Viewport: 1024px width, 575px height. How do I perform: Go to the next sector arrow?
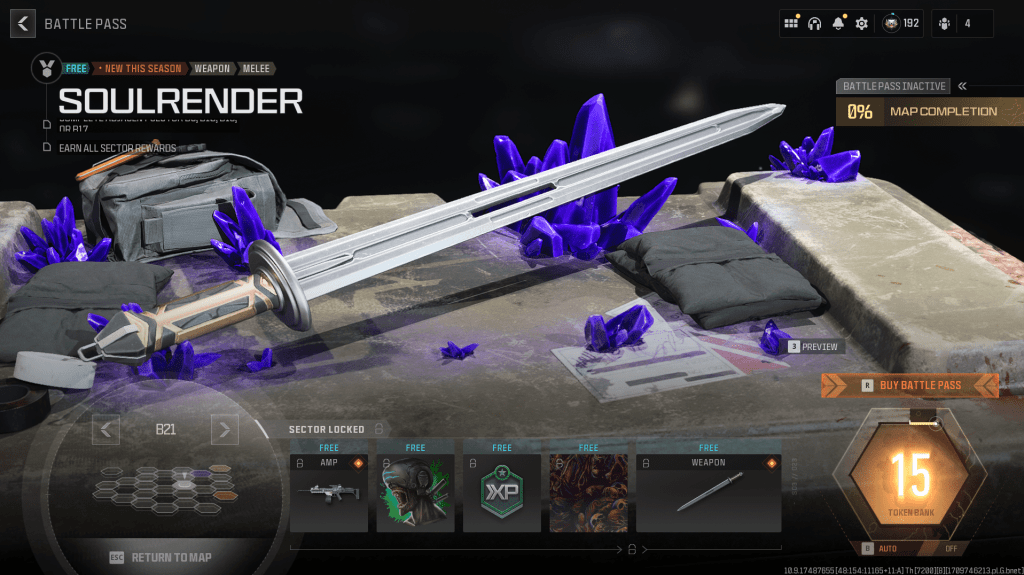point(225,430)
